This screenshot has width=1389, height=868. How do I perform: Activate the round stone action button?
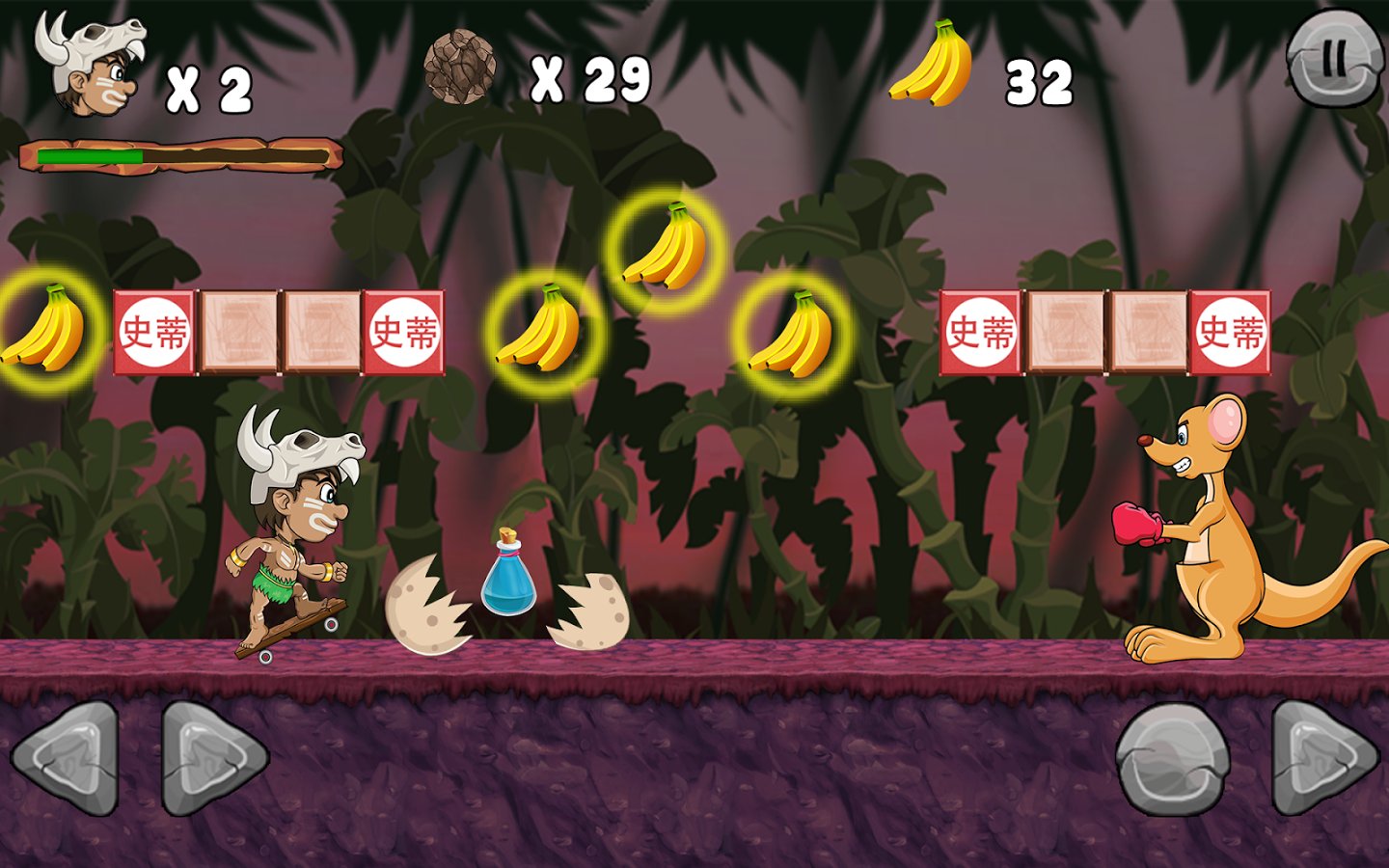[1172, 759]
